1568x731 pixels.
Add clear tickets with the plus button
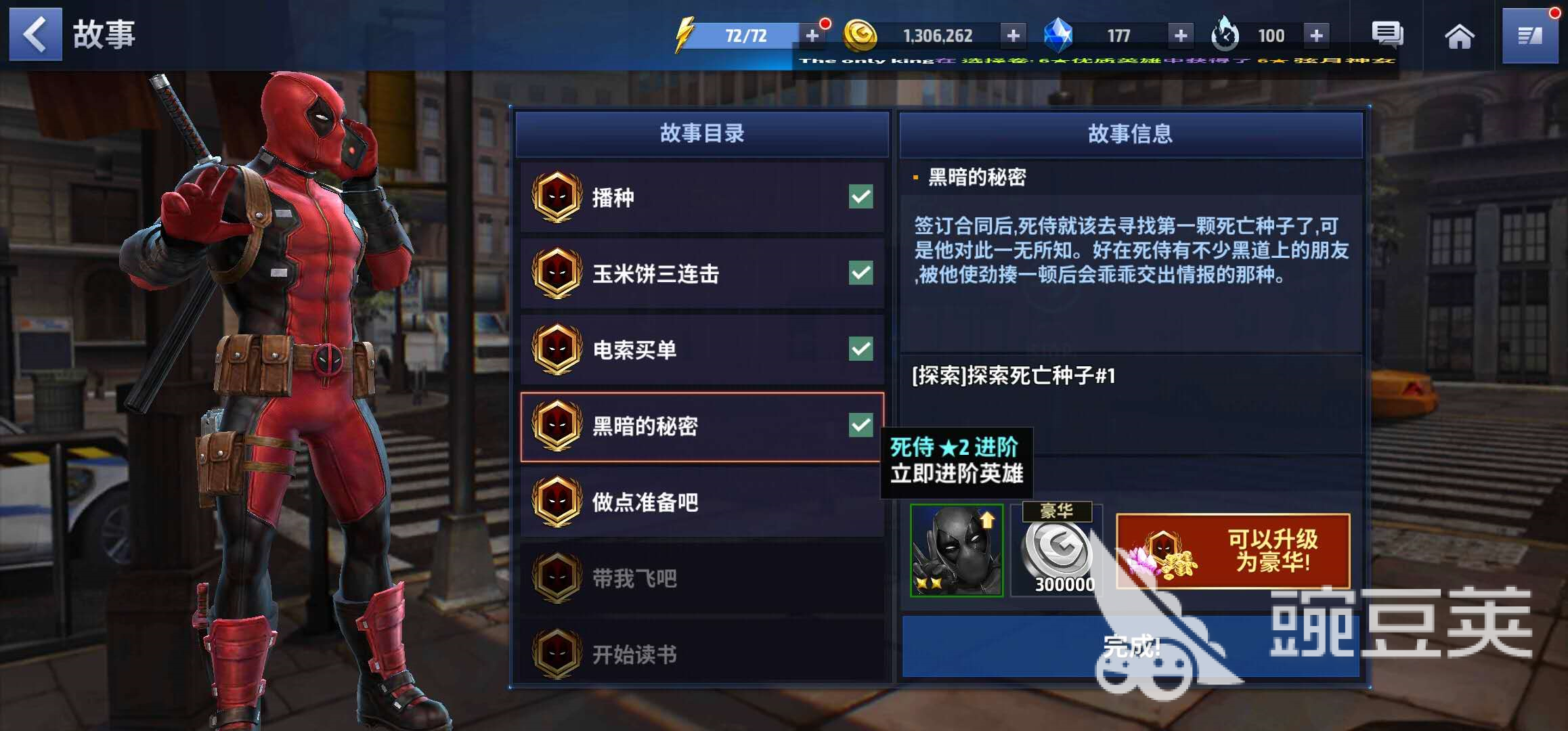(x=1316, y=35)
